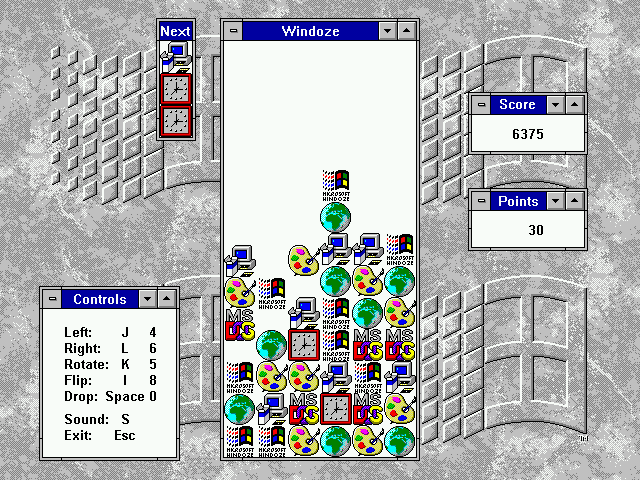Maximize the Score window

[574, 104]
